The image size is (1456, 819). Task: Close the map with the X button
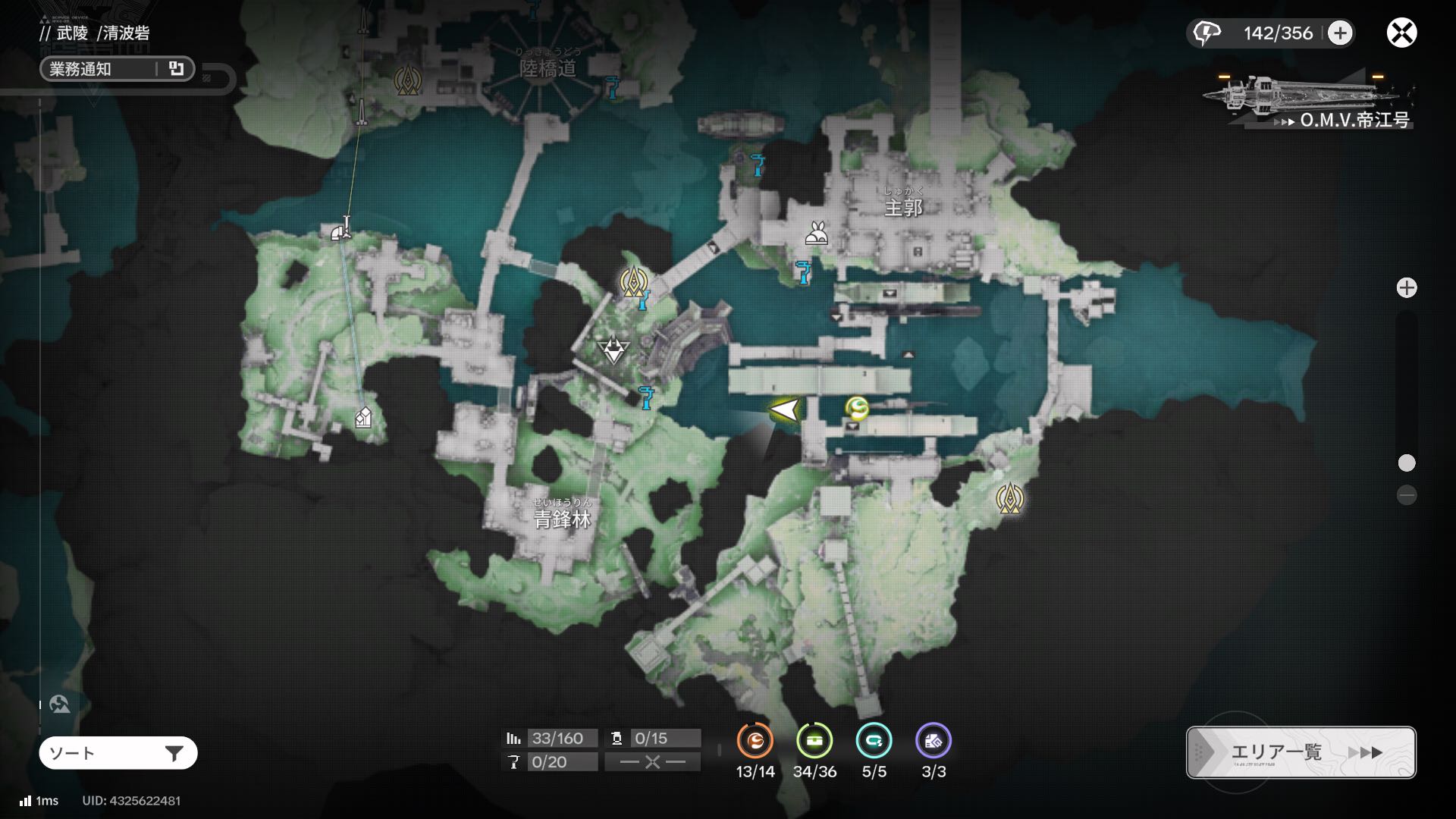click(1401, 33)
